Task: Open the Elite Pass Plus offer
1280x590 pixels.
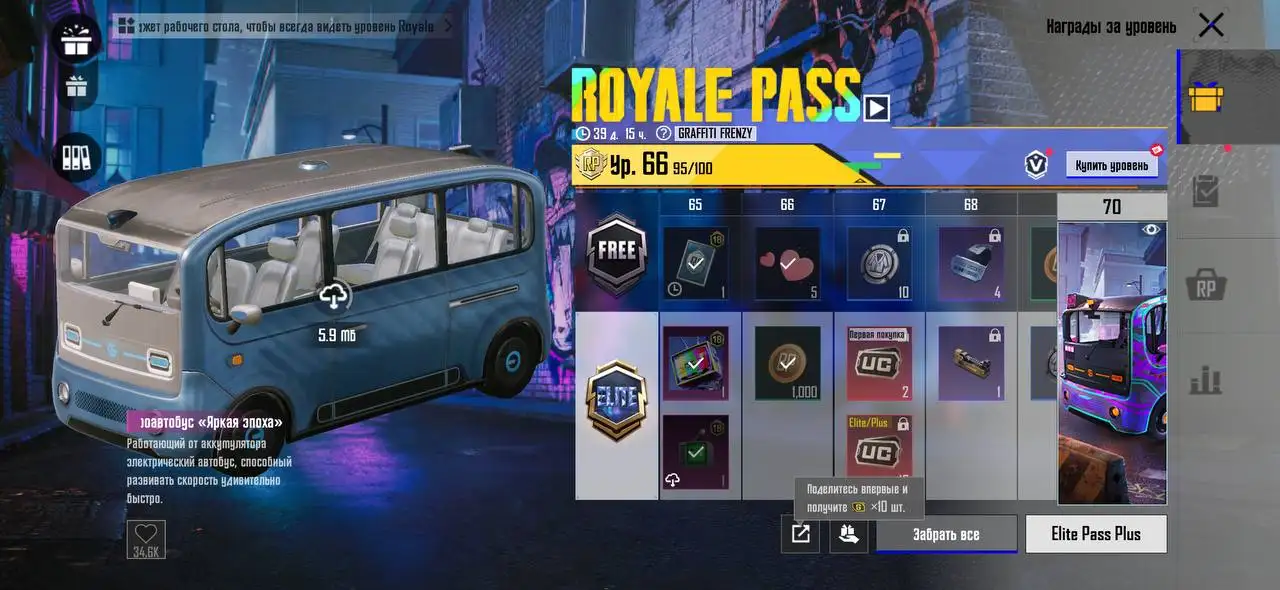Action: [1095, 534]
